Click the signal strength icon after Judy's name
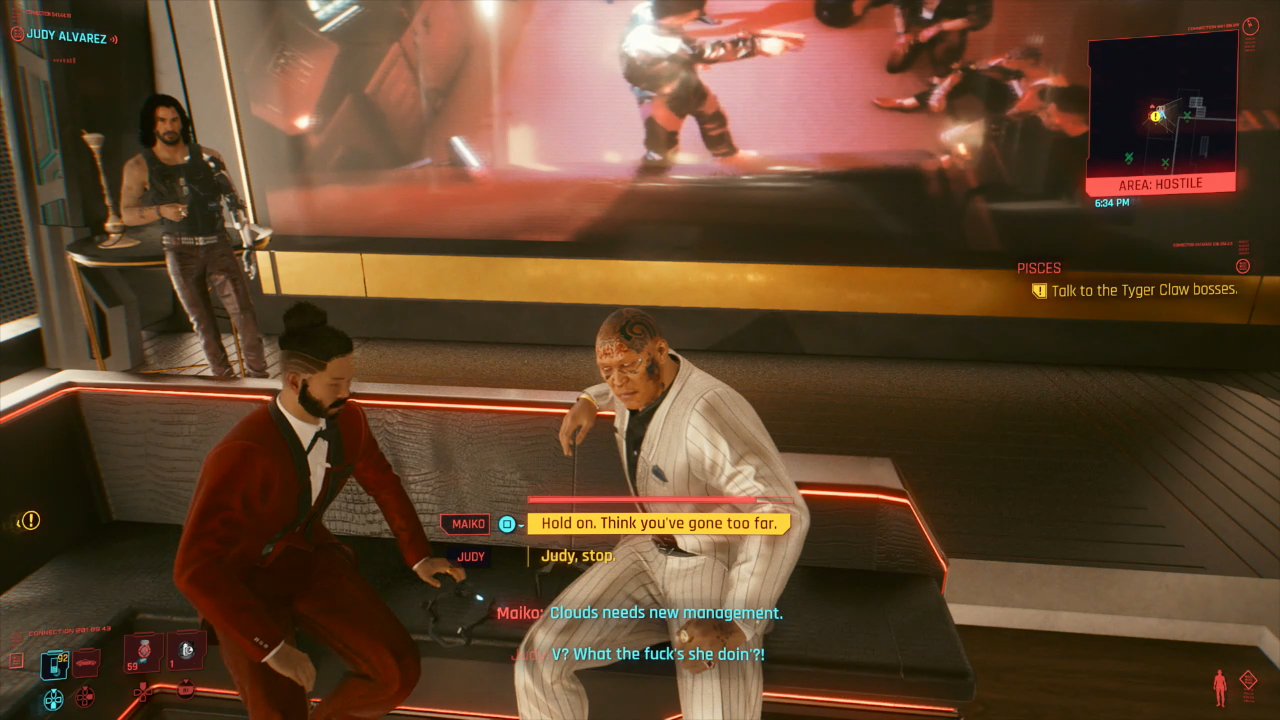 click(x=113, y=40)
